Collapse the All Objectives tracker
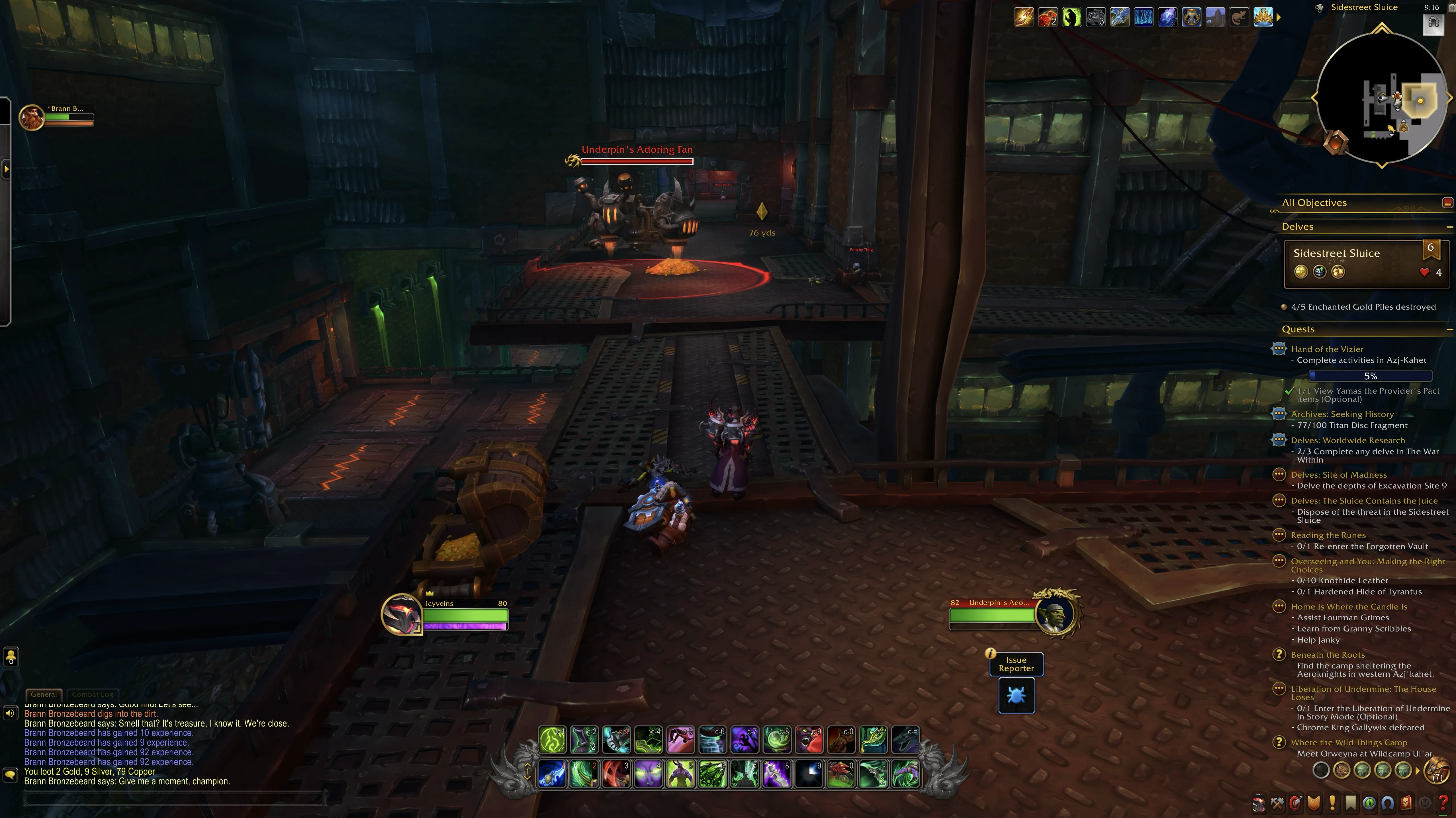The image size is (1456, 818). click(x=1447, y=203)
